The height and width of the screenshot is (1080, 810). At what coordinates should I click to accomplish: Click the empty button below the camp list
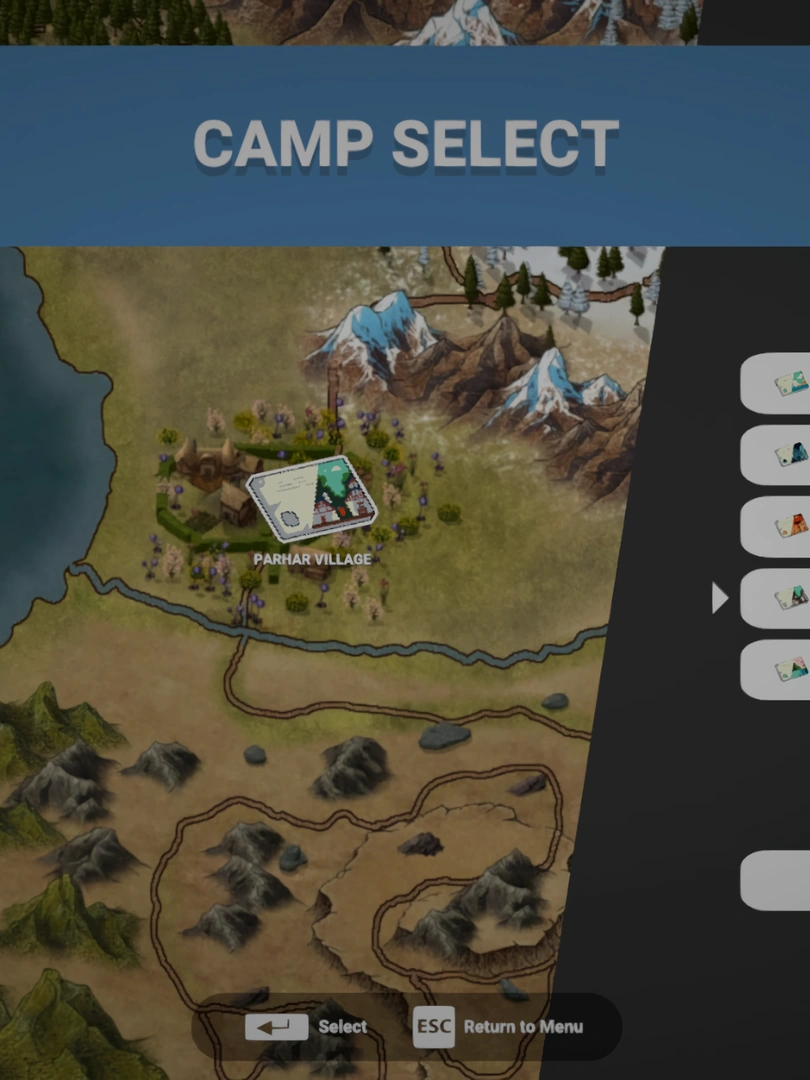click(x=776, y=880)
